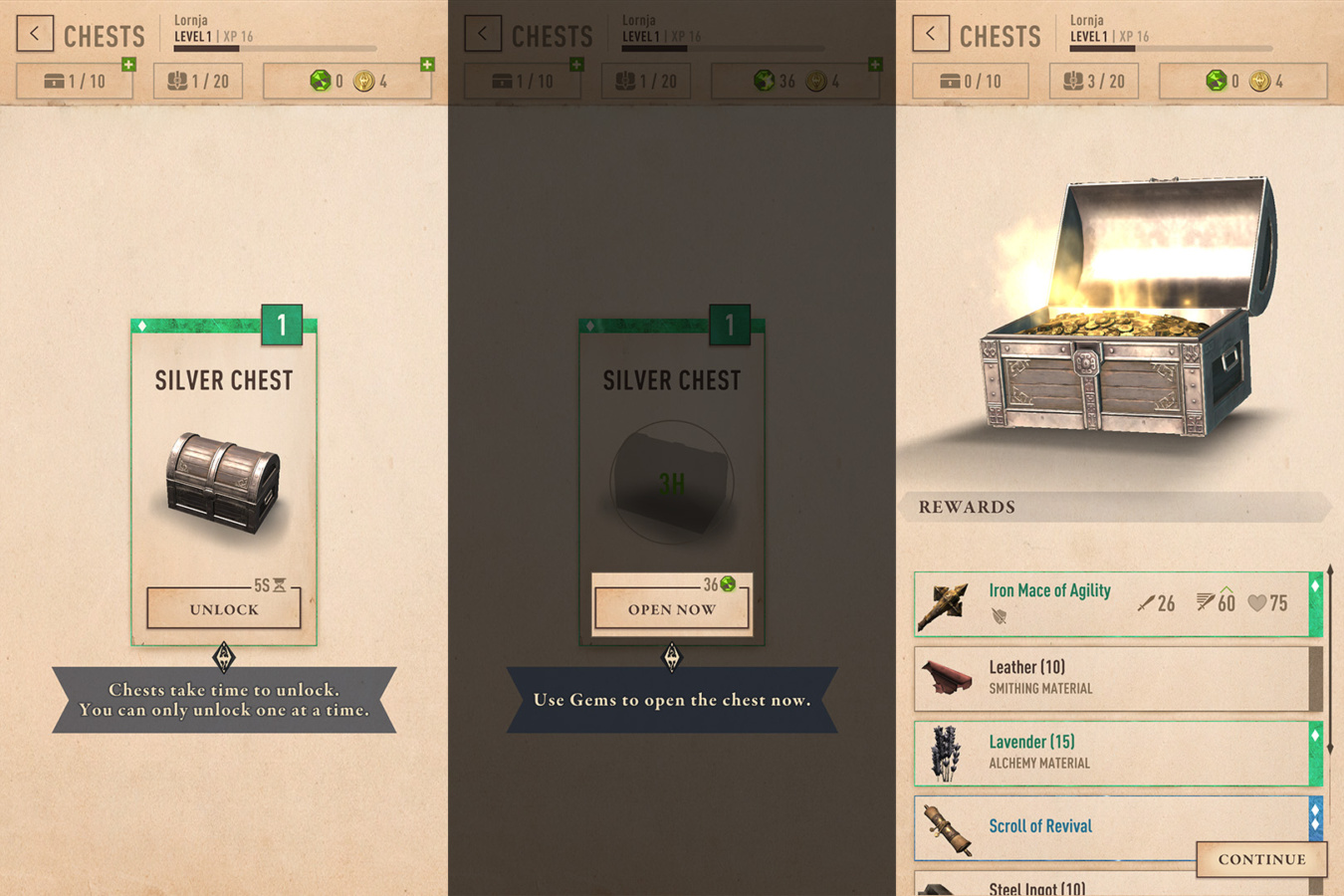Tap the back chevron next to CHESTS
Image resolution: width=1344 pixels, height=896 pixels.
click(35, 33)
